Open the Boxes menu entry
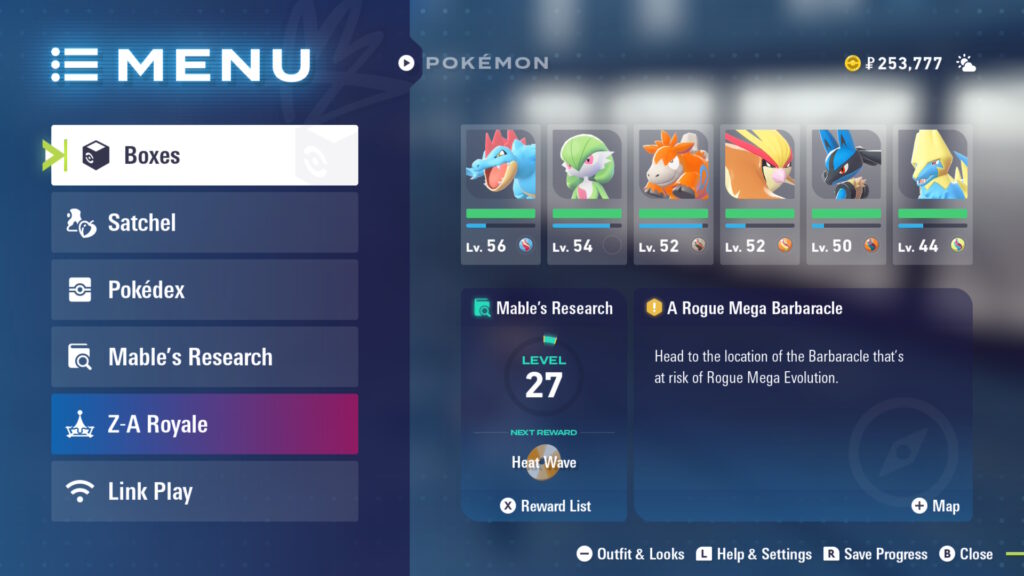Viewport: 1024px width, 576px height. point(204,155)
